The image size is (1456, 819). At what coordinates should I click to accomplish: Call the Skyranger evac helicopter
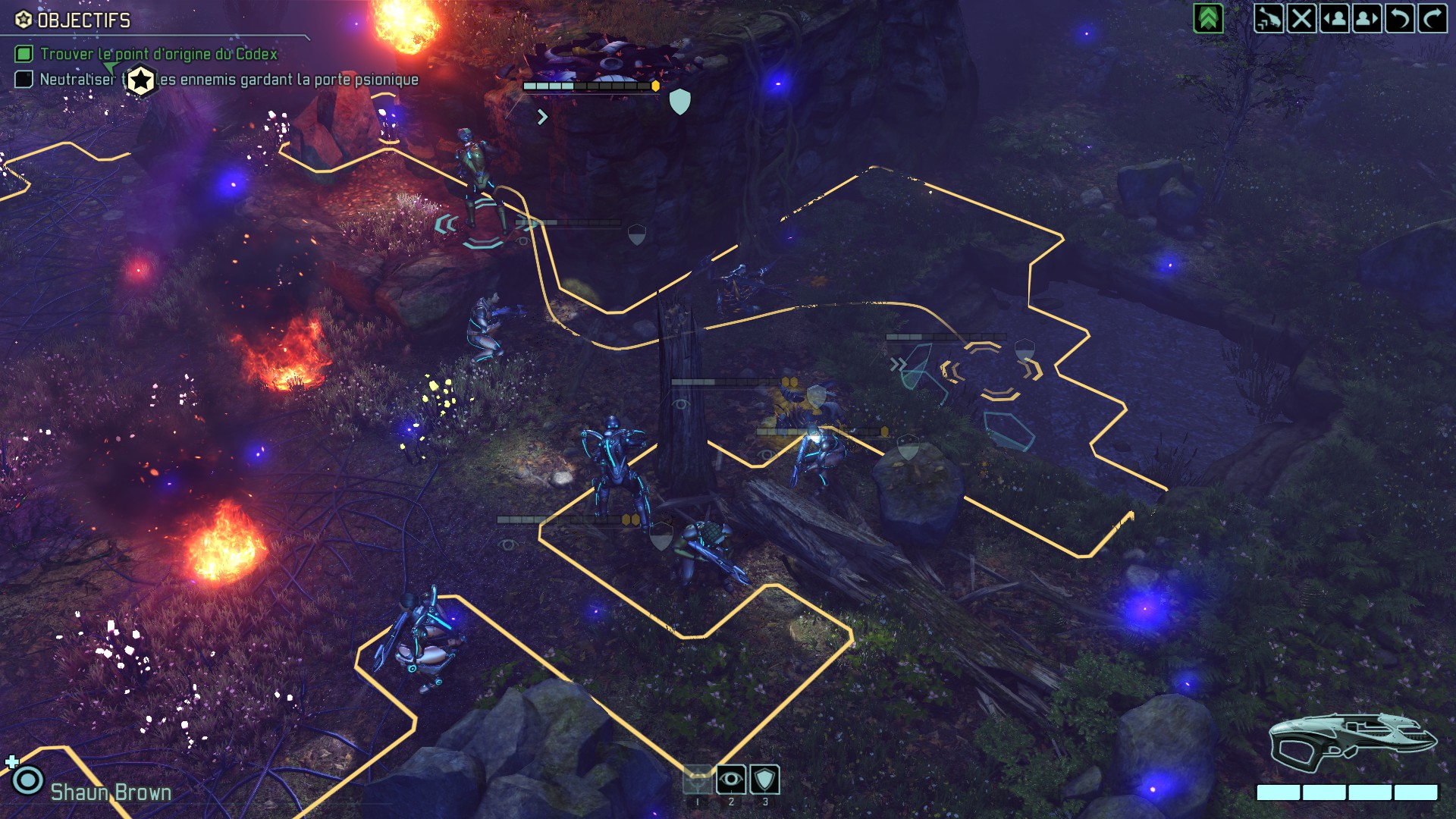tap(1268, 18)
